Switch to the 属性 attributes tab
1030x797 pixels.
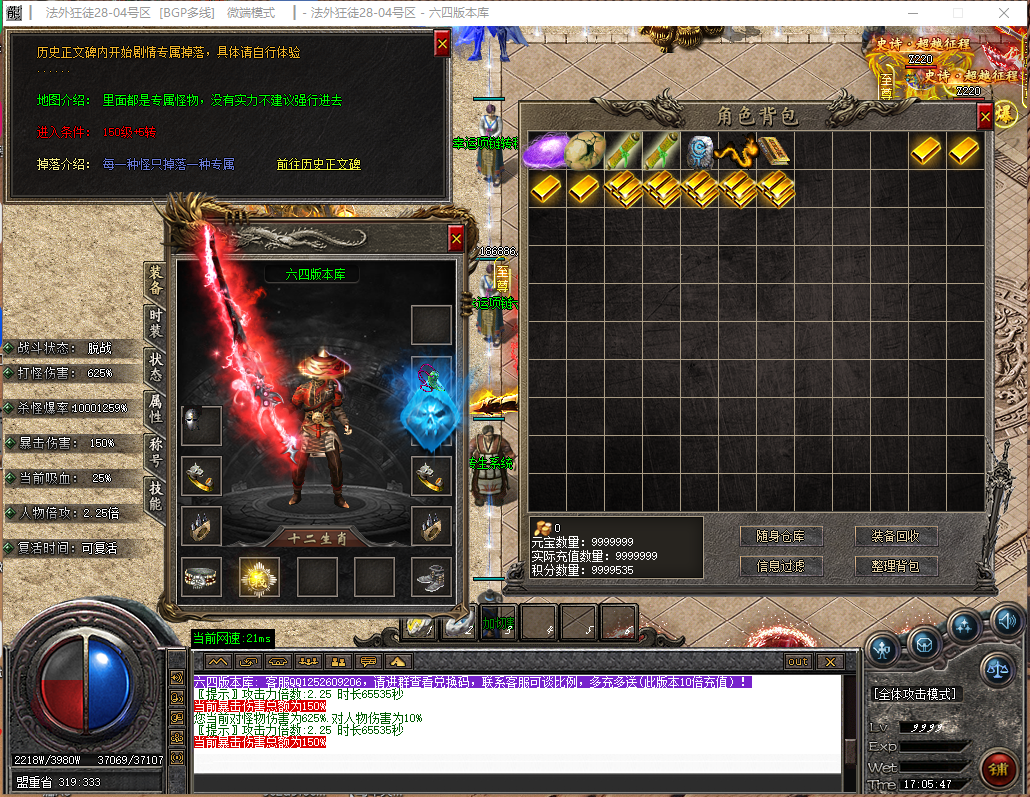click(x=155, y=407)
